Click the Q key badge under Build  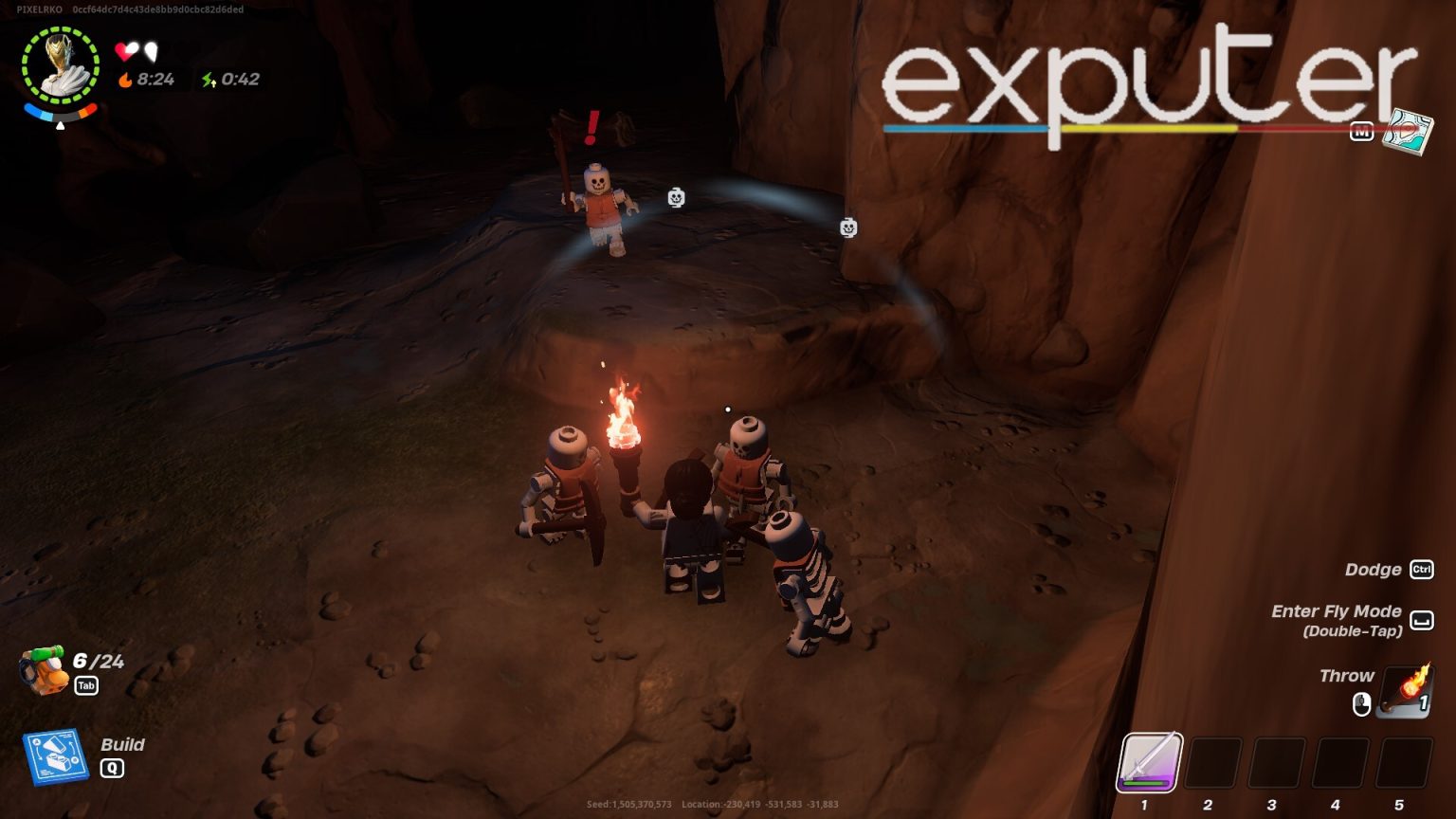[112, 769]
